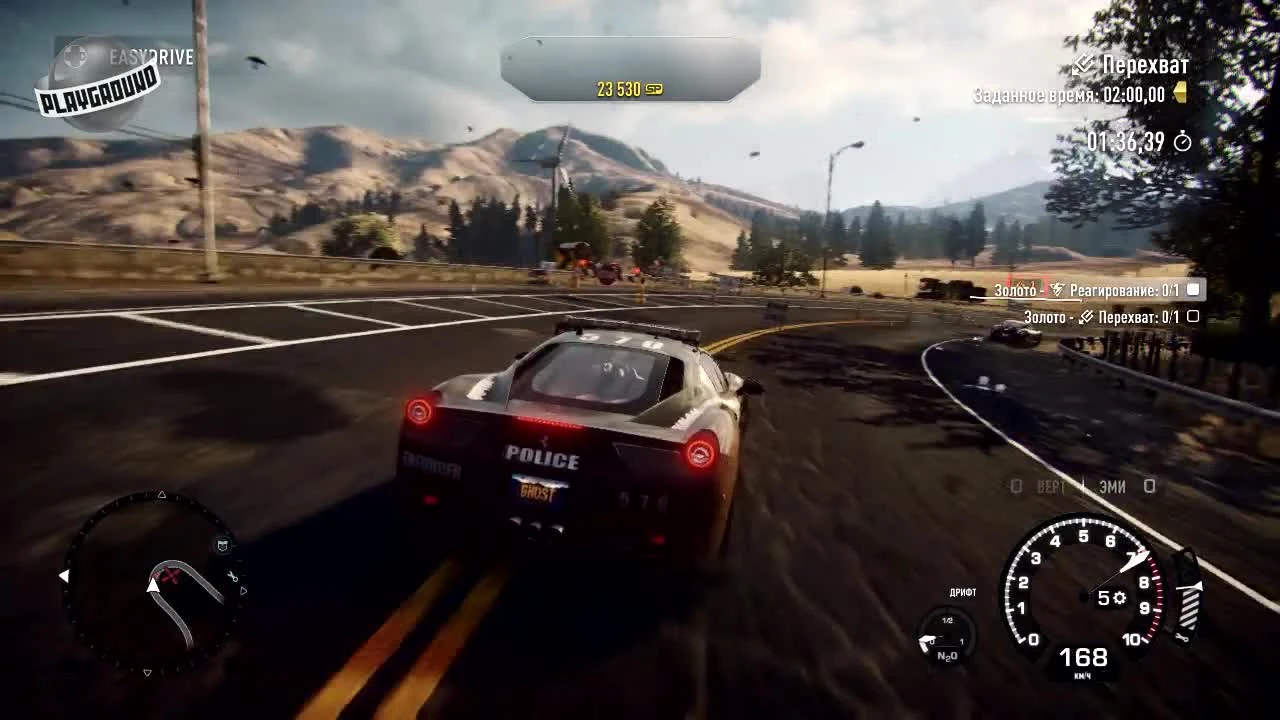Click the Перехват event icon in the top right
Viewport: 1280px width, 720px height.
tap(1083, 65)
